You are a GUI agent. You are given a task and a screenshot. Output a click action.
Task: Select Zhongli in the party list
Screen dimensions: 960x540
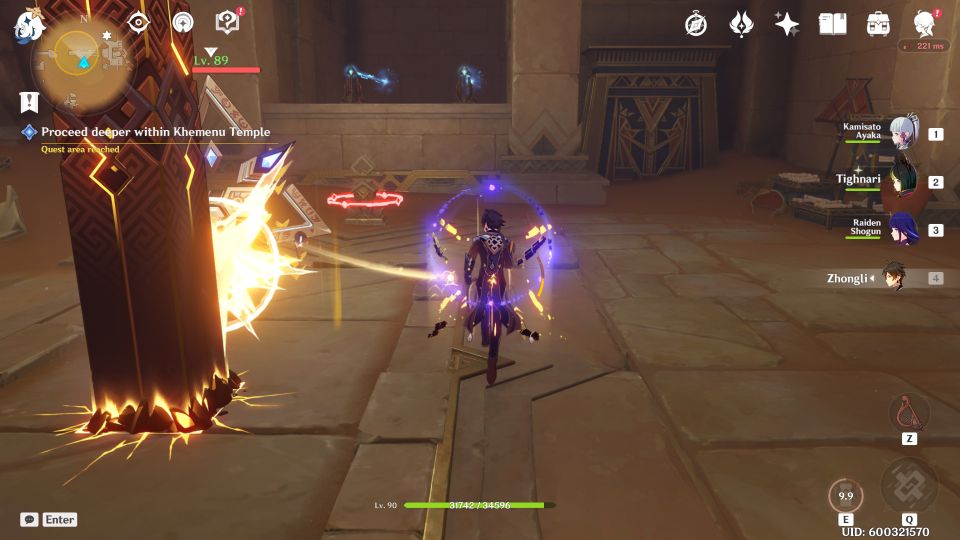893,278
